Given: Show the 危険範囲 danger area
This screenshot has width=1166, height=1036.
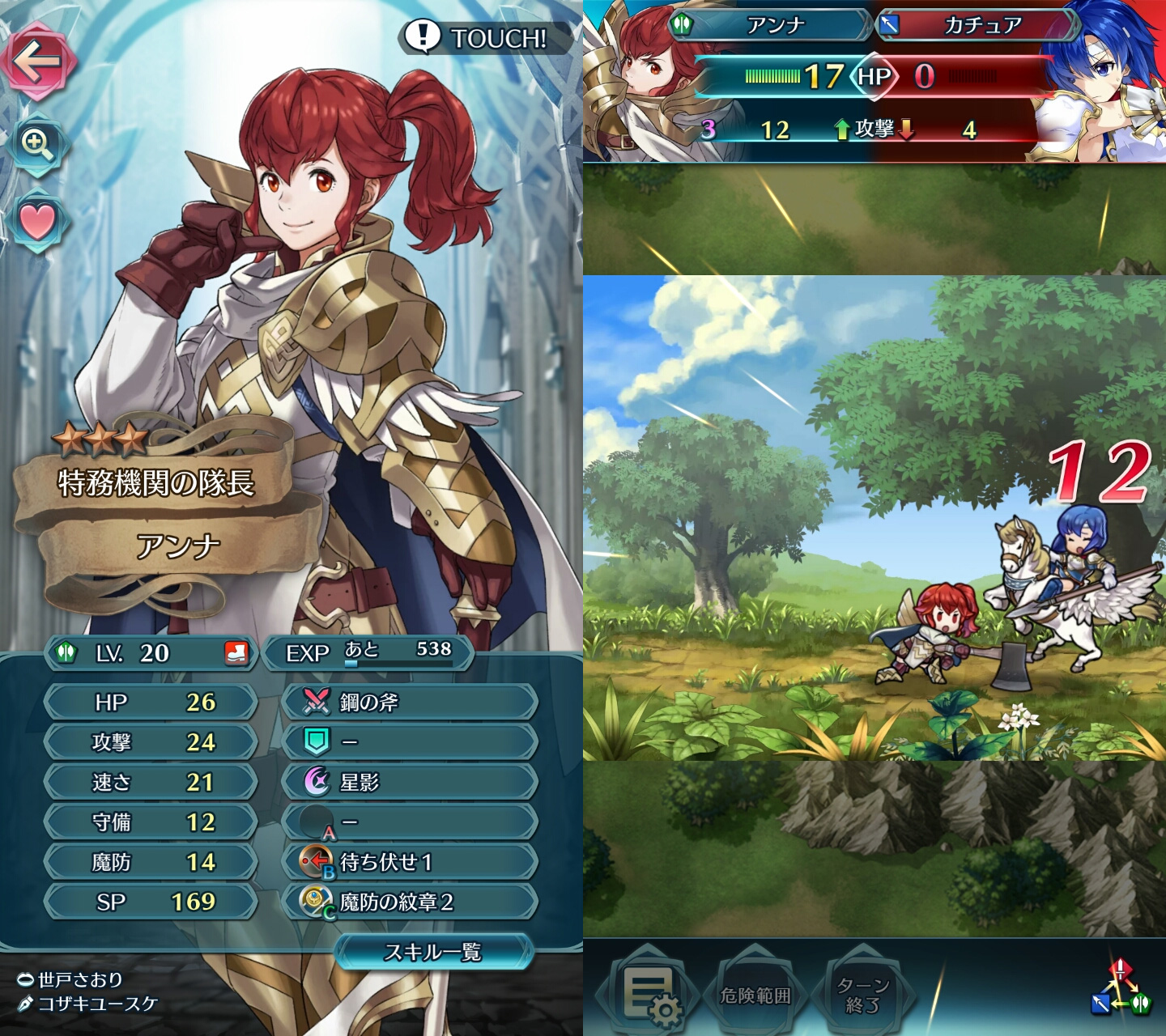Looking at the screenshot, I should tap(755, 995).
